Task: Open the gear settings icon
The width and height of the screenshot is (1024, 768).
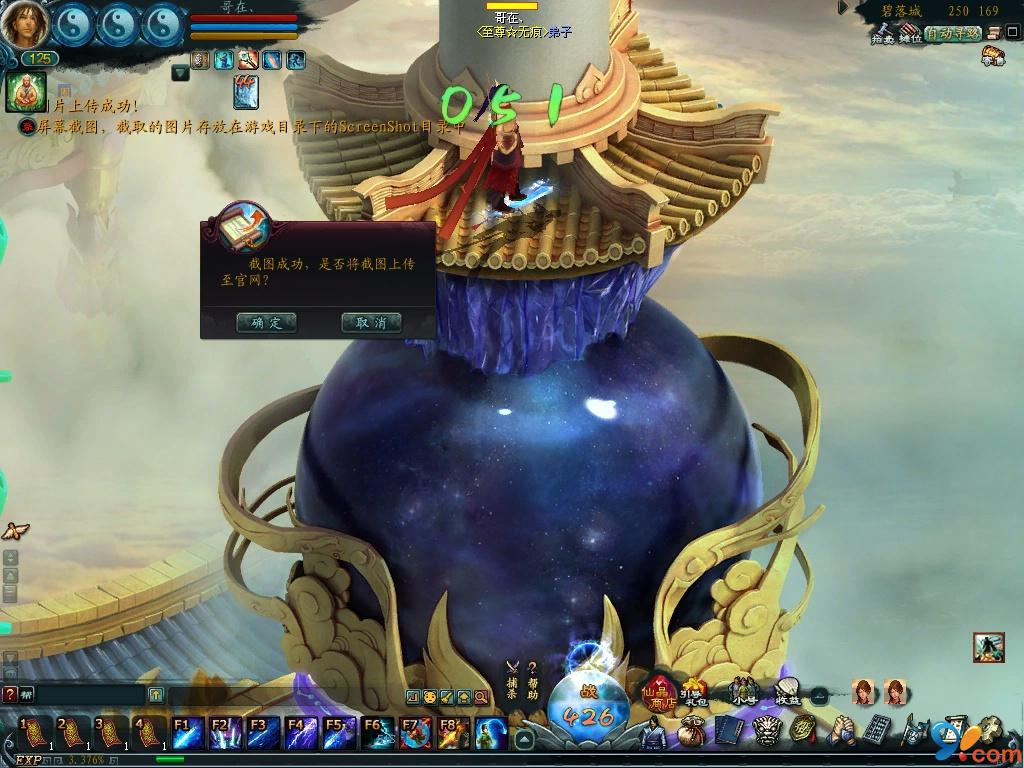Action: click(992, 727)
